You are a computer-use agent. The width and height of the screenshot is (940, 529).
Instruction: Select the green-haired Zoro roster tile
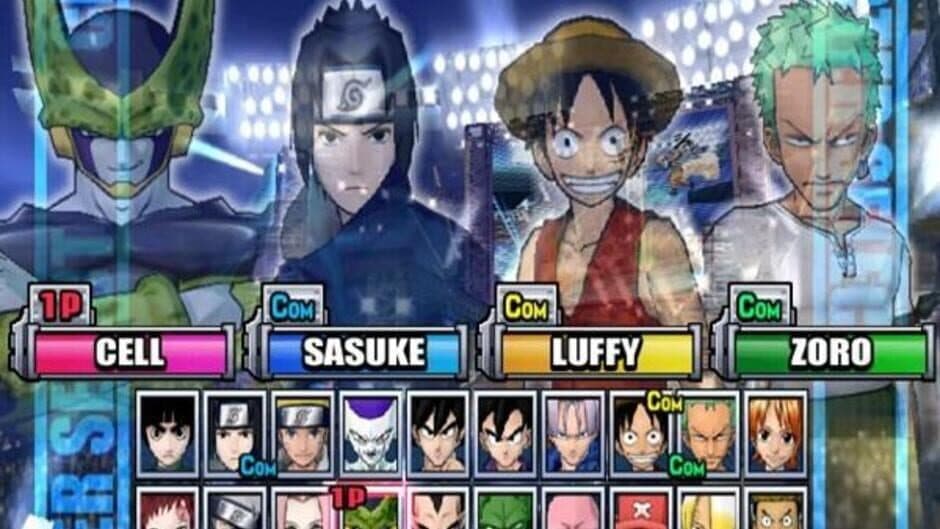[708, 432]
